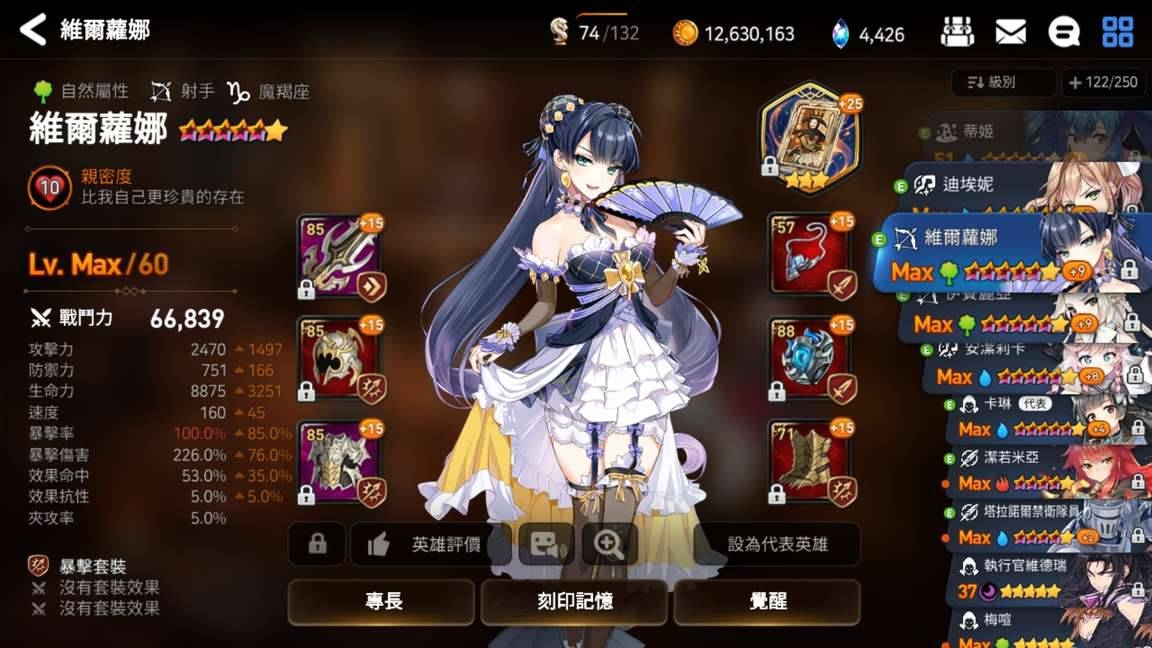This screenshot has width=1152, height=648.
Task: Zoom in on hero artwork
Action: [x=609, y=544]
